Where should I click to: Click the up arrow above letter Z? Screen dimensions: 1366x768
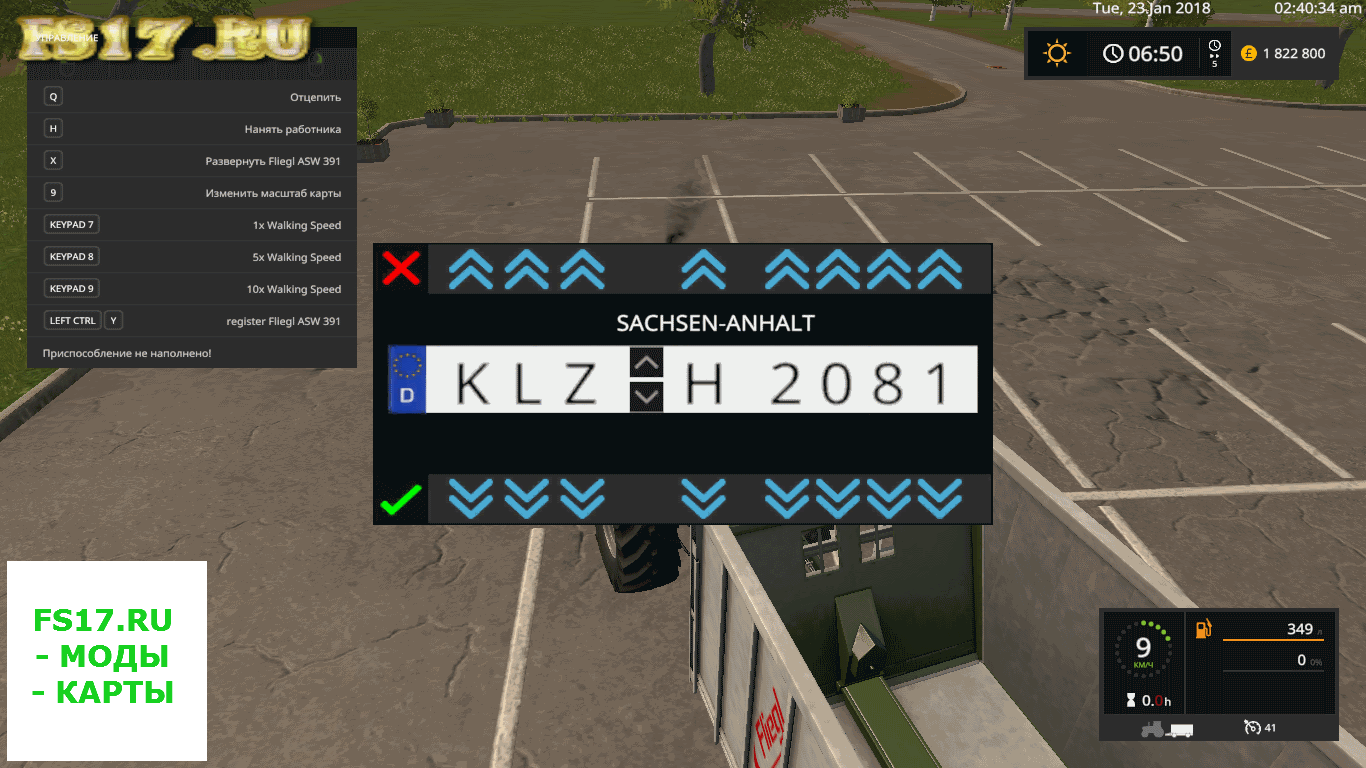(x=582, y=269)
